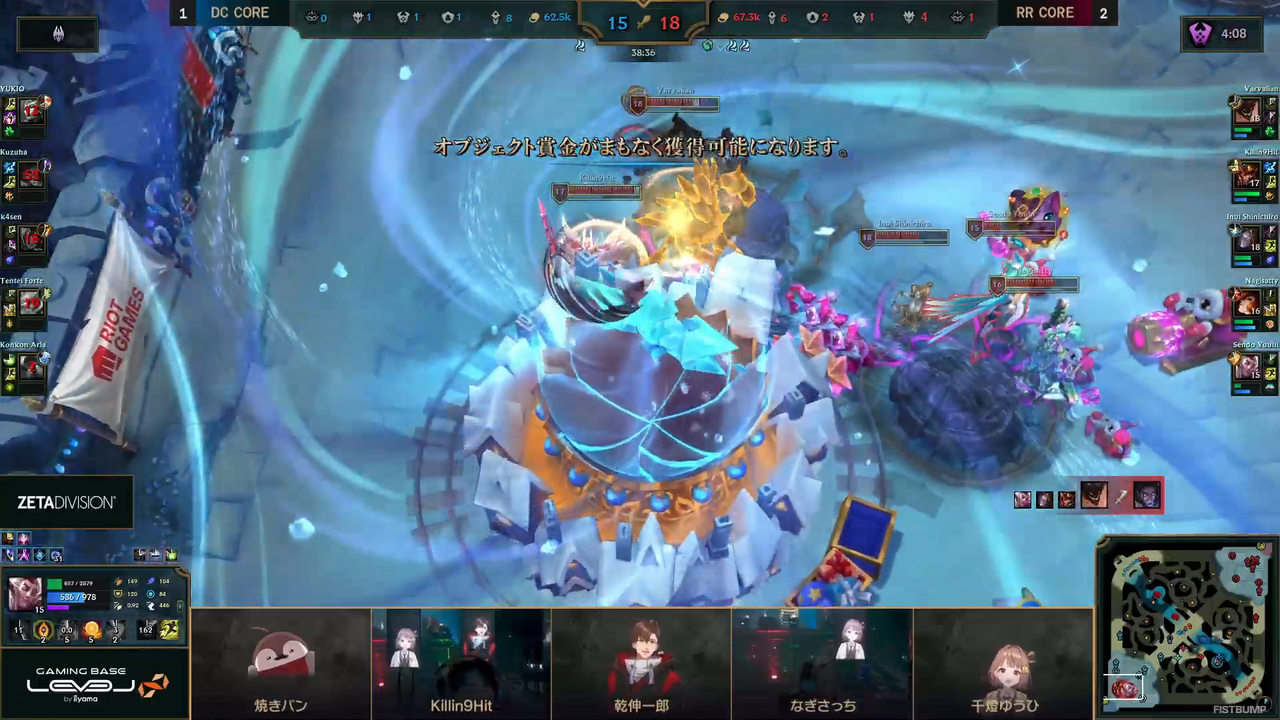Screen dimensions: 1280x720
Task: Click the glowing orb item in the inventory row
Action: tap(91, 629)
